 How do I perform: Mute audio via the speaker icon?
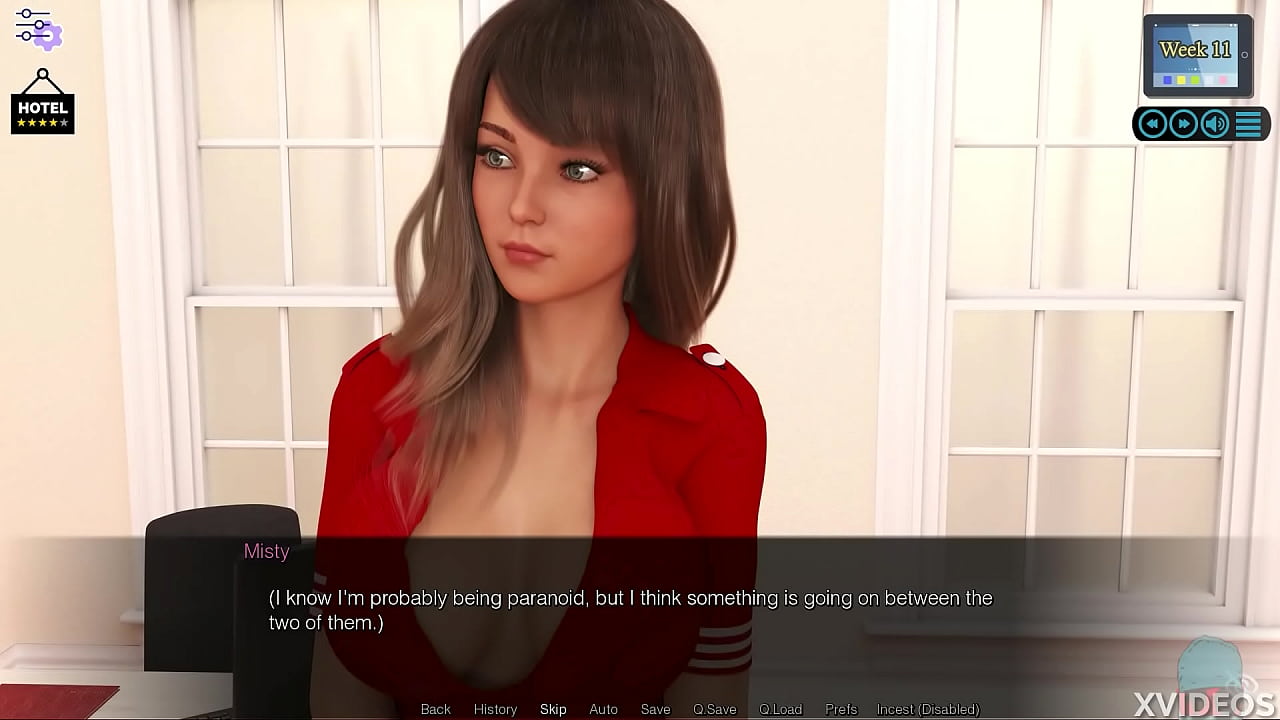[1213, 123]
